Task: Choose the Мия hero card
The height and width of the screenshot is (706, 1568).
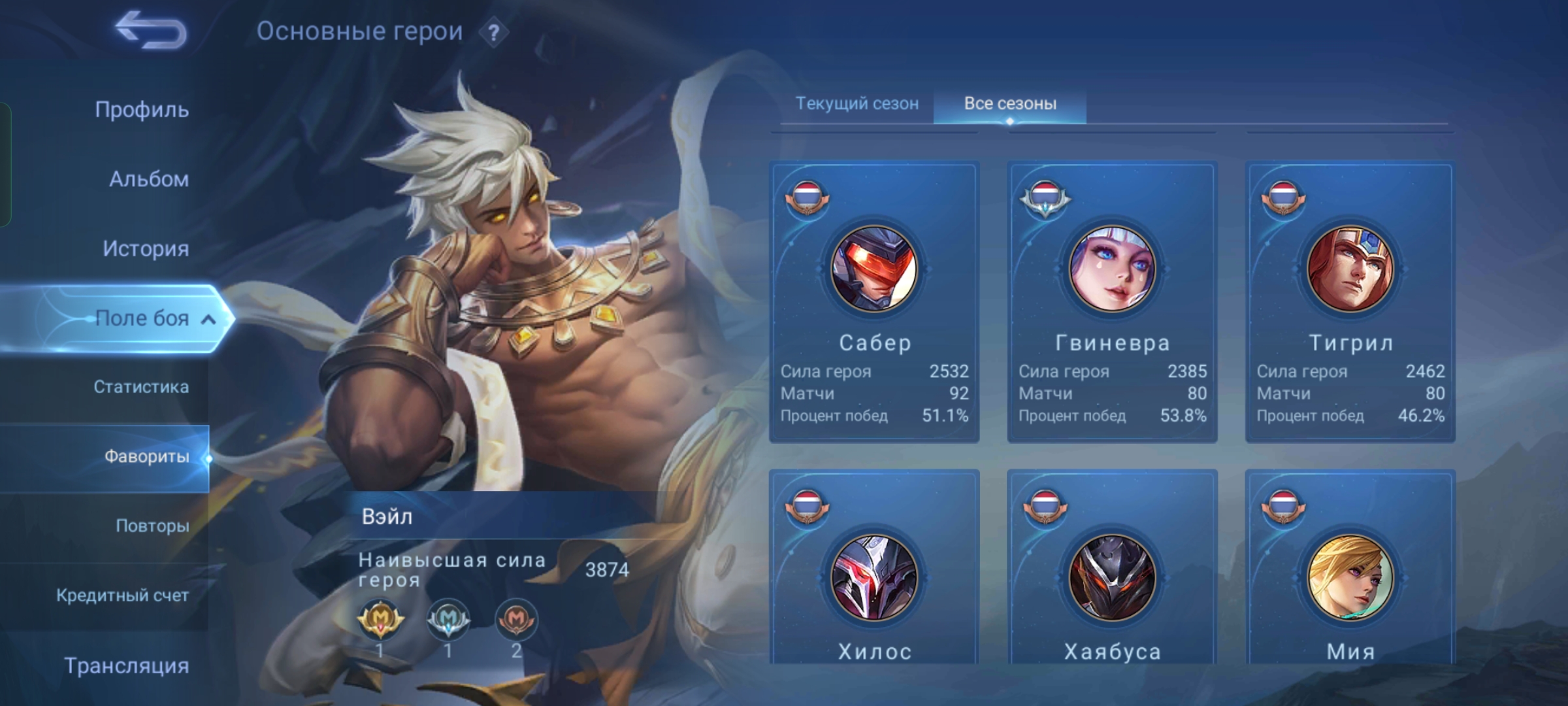Action: point(1350,575)
